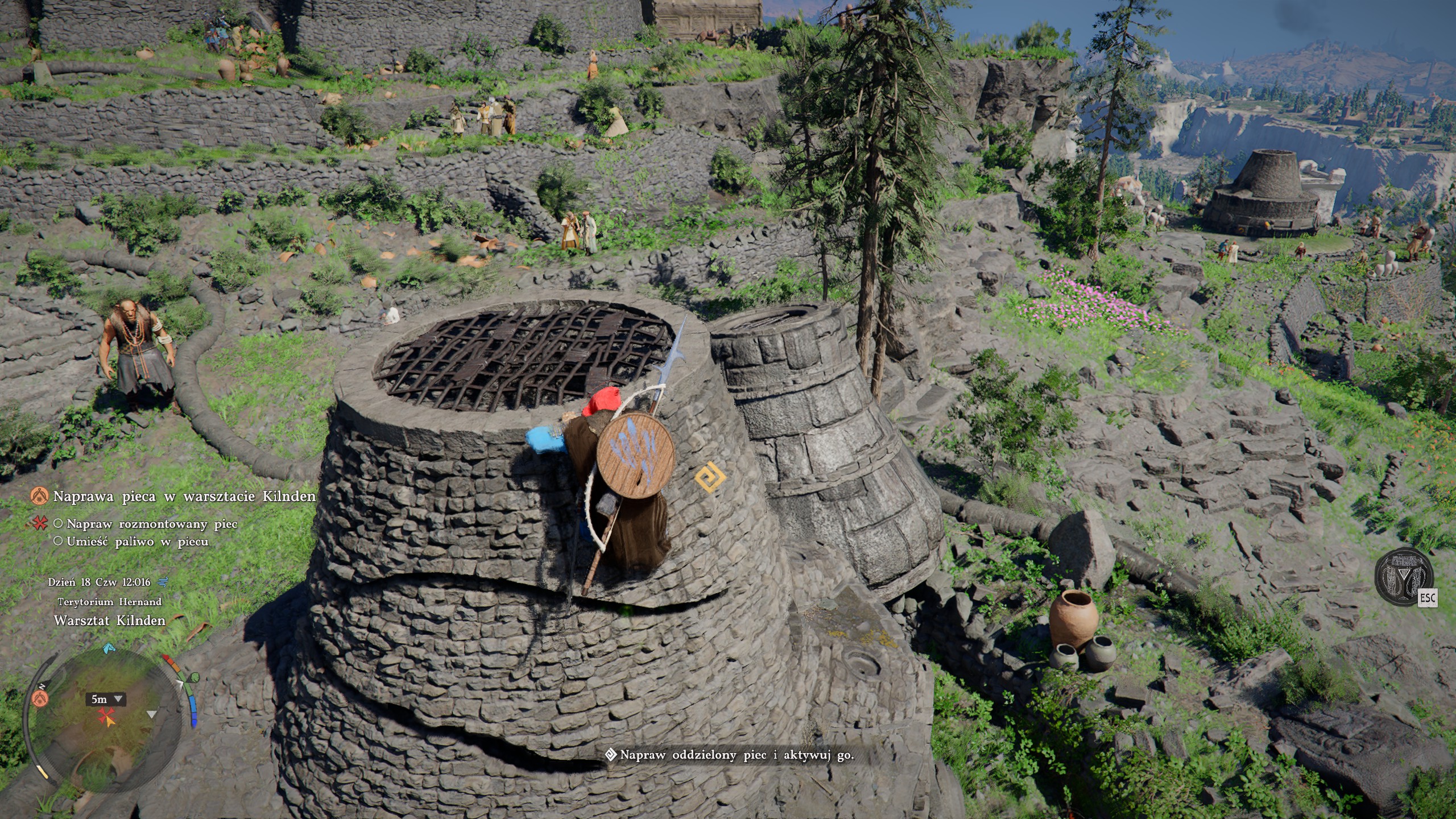Viewport: 1456px width, 819px height.
Task: Click the orange quest marker on minimap edge
Action: tap(40, 698)
